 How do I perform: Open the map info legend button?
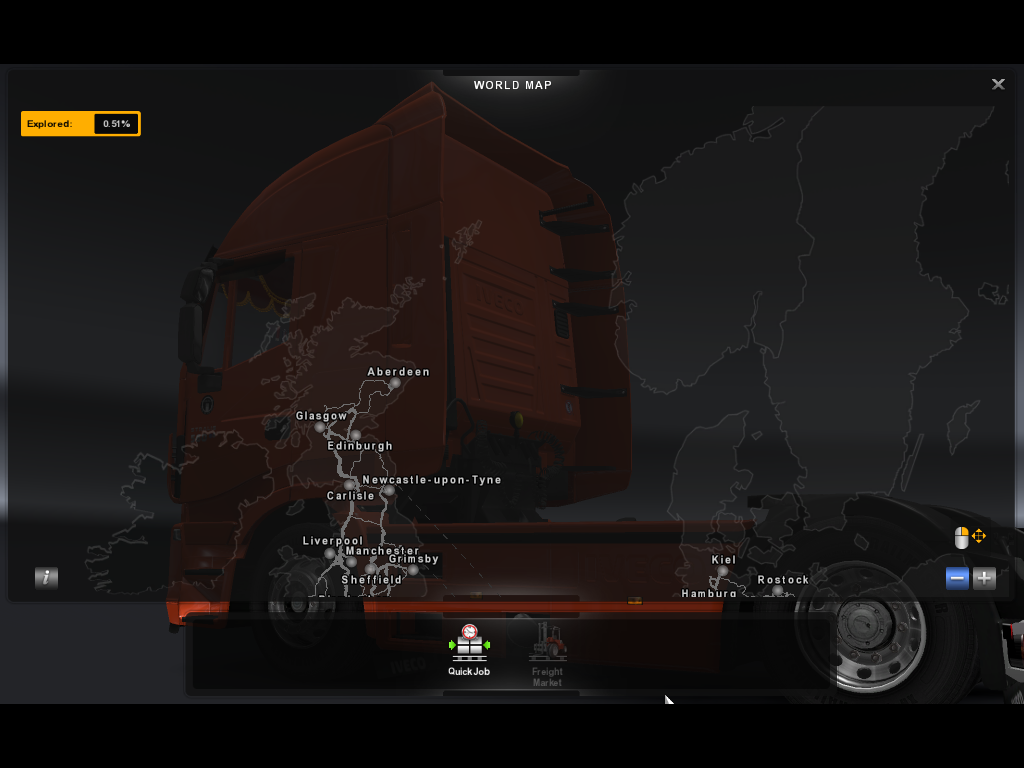point(46,577)
